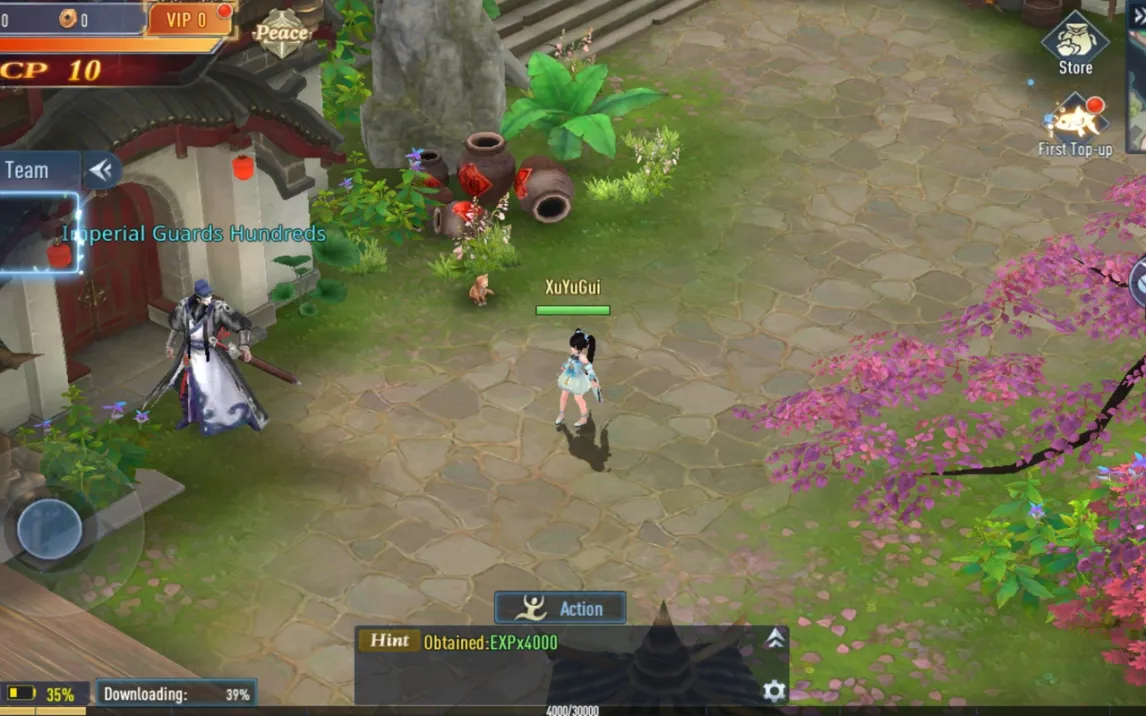Screen dimensions: 1146x716
Task: Open the Store
Action: click(x=1075, y=45)
